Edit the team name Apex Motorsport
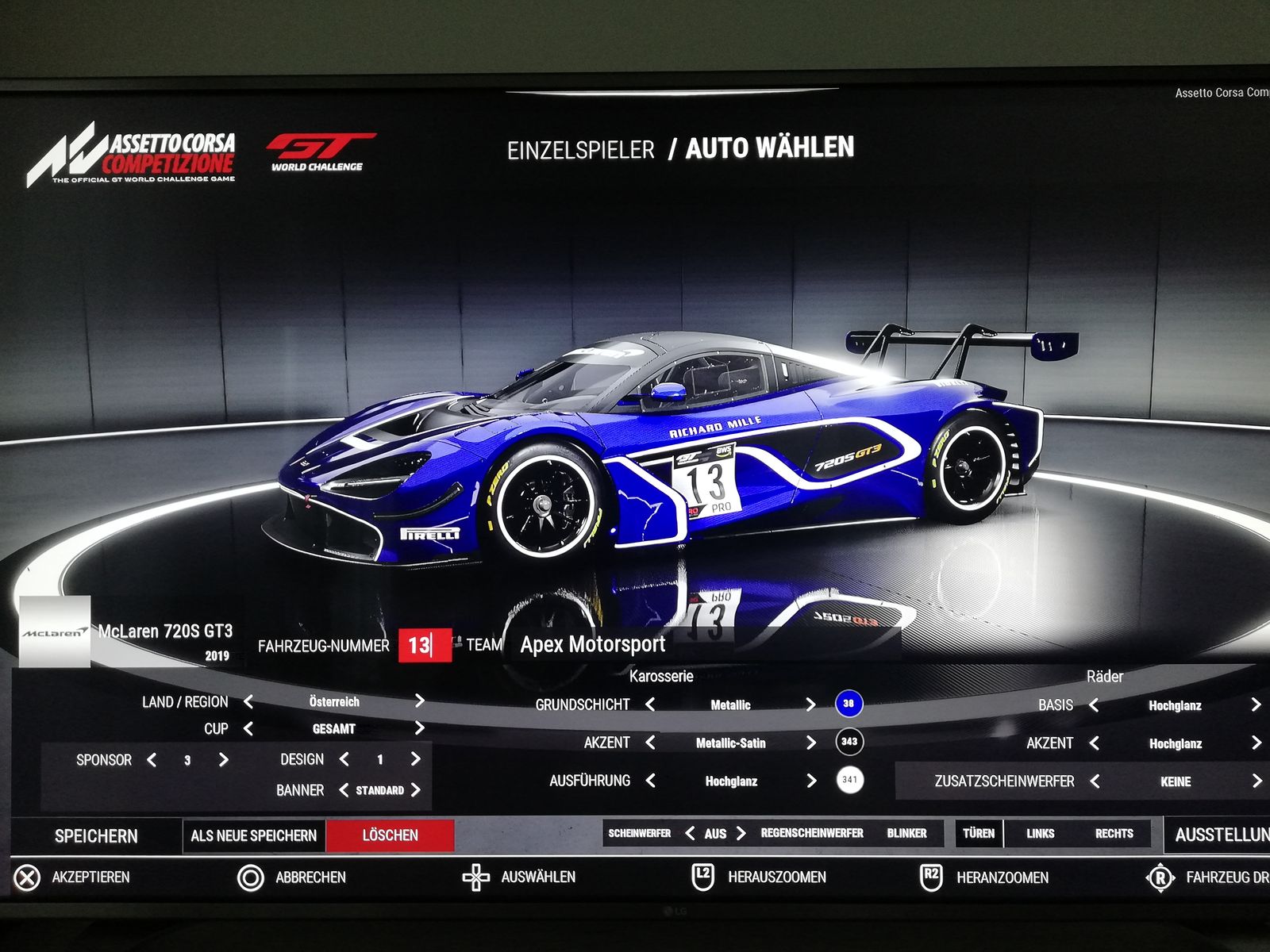Screen dimensions: 1270x952 point(593,645)
